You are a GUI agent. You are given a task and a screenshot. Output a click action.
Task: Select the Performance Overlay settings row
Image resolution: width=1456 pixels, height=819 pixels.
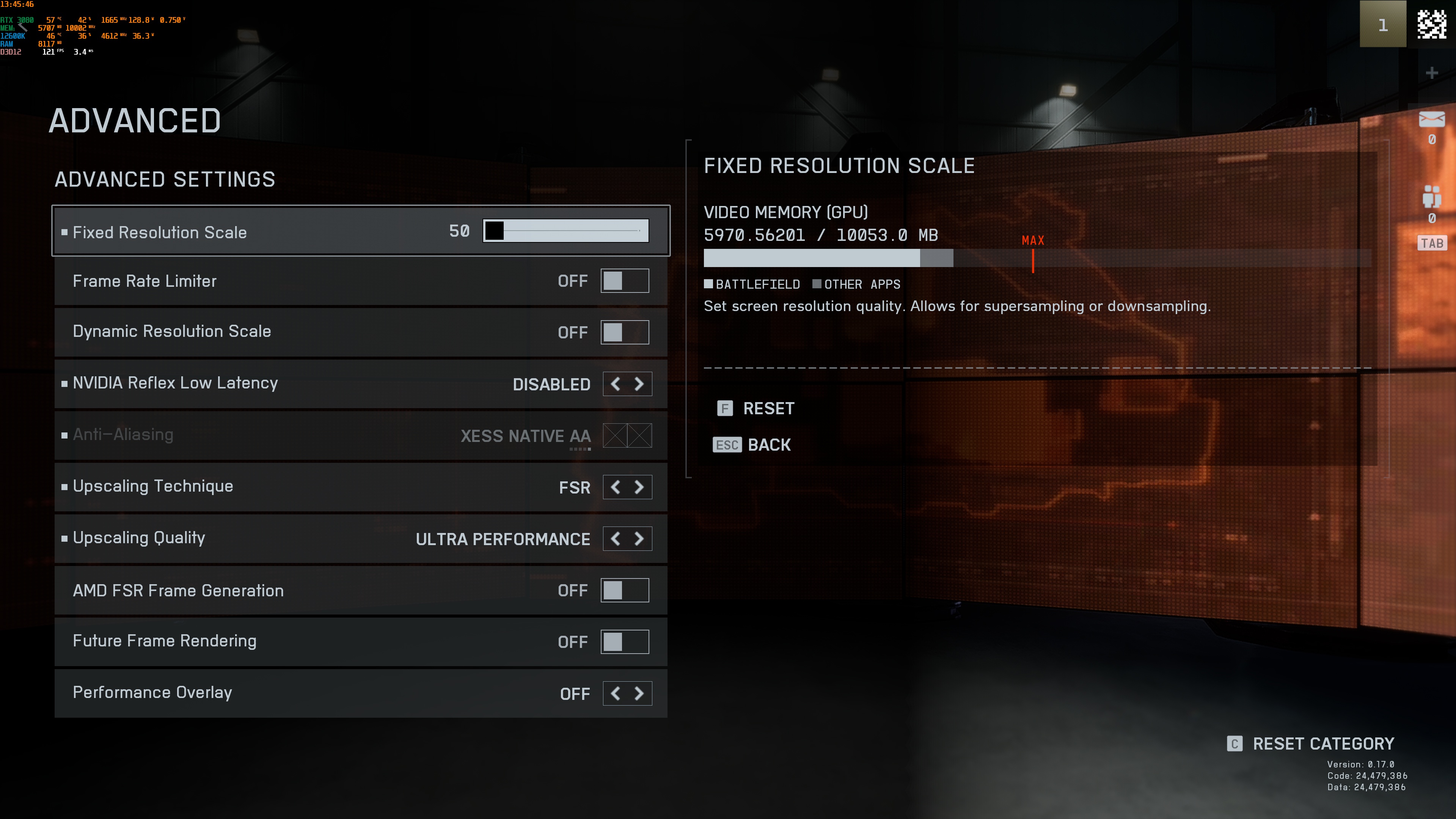[226, 693]
